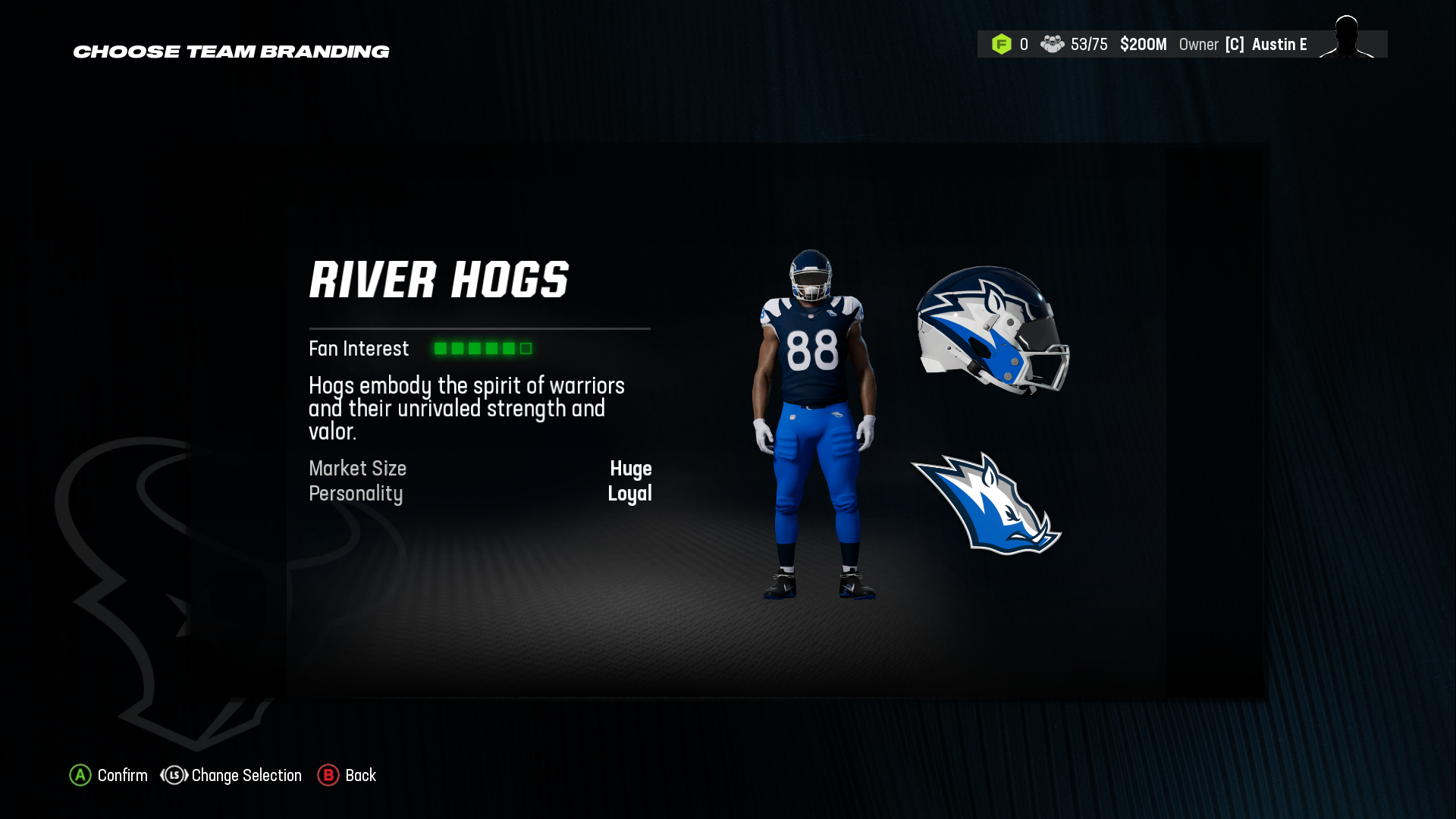The height and width of the screenshot is (819, 1456).
Task: Select the Confirm action label
Action: 122,776
